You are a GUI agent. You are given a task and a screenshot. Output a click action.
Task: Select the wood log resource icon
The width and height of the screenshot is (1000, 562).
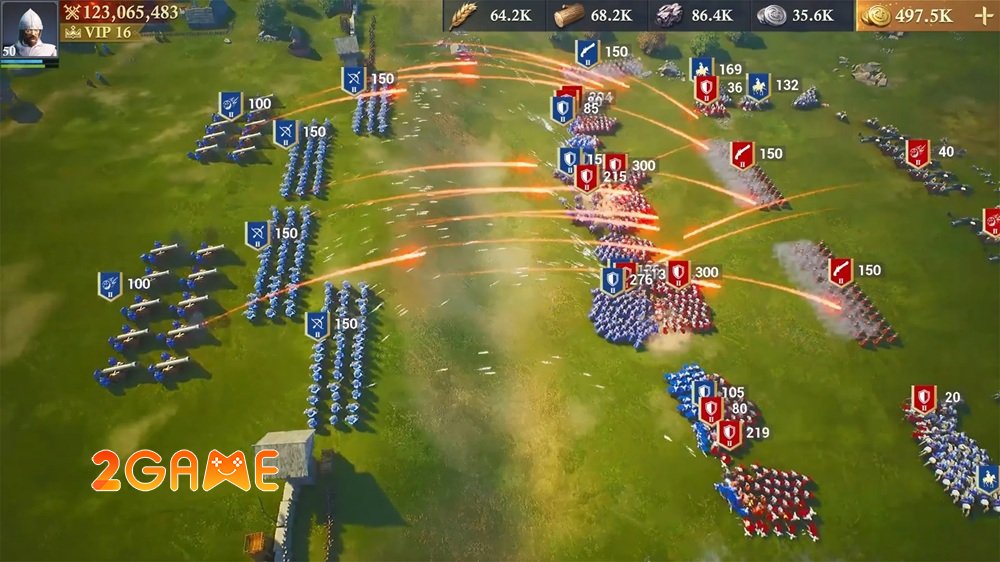[x=568, y=15]
